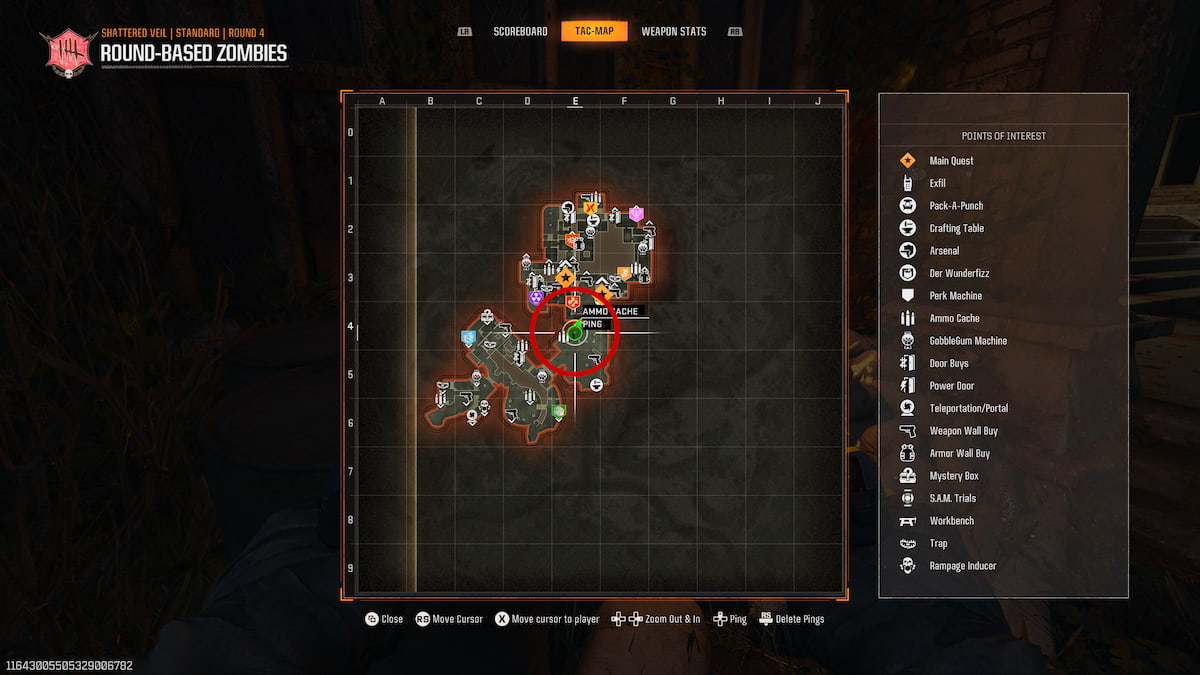This screenshot has width=1200, height=675.
Task: Click the Mystery Box legend entry
Action: click(951, 476)
